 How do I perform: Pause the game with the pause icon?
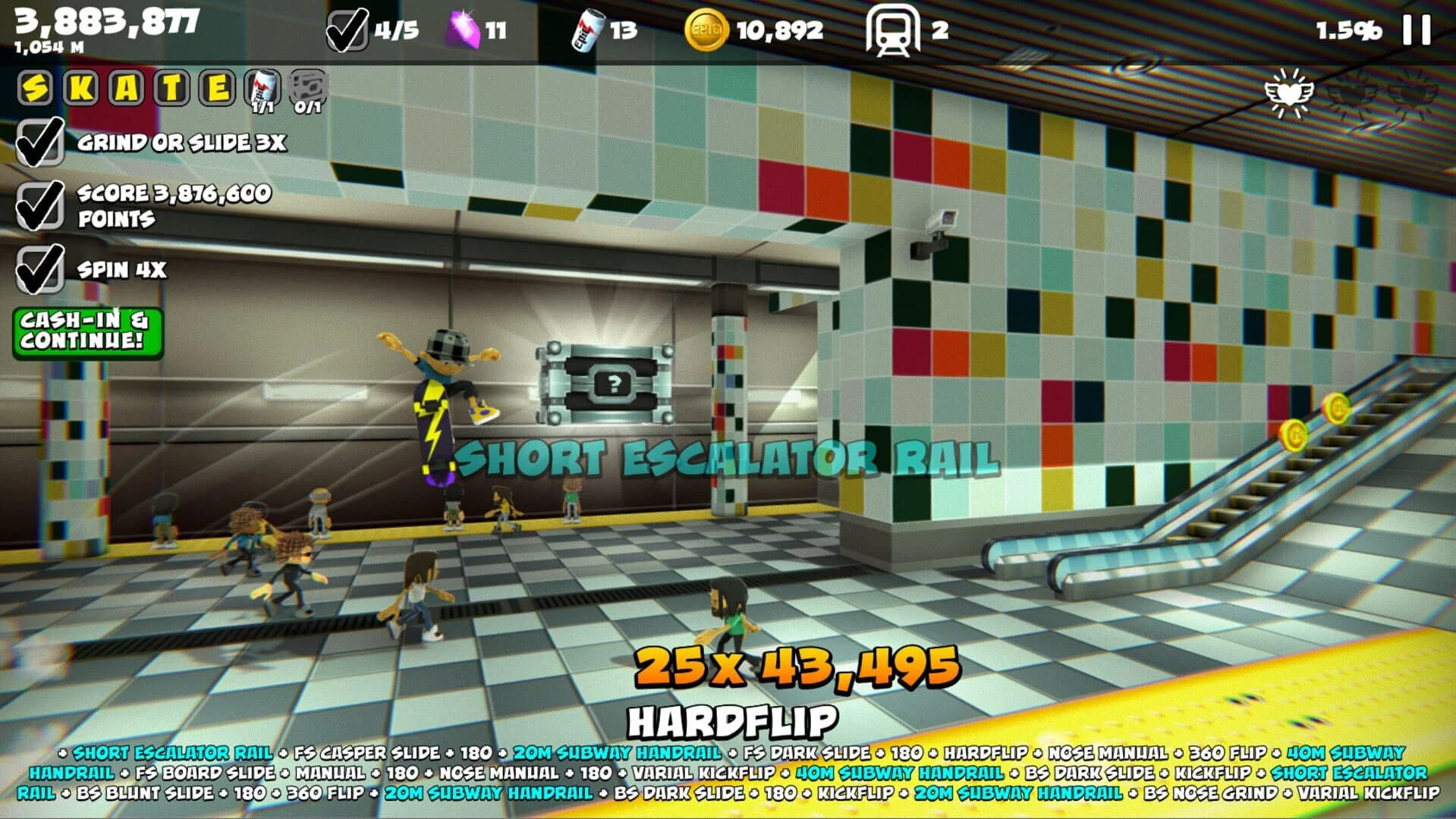(1416, 29)
